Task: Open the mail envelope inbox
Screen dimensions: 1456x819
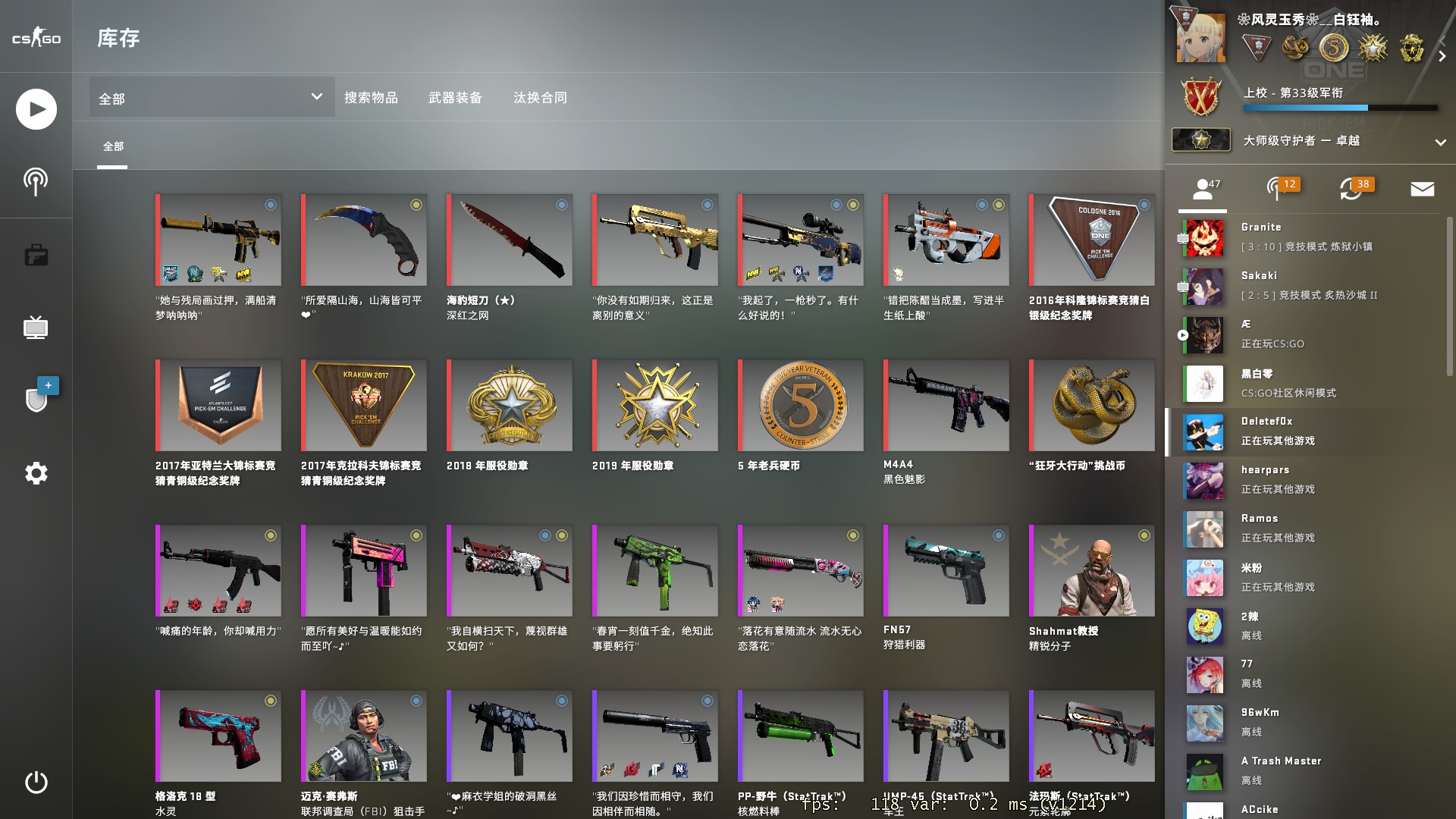Action: (x=1422, y=189)
